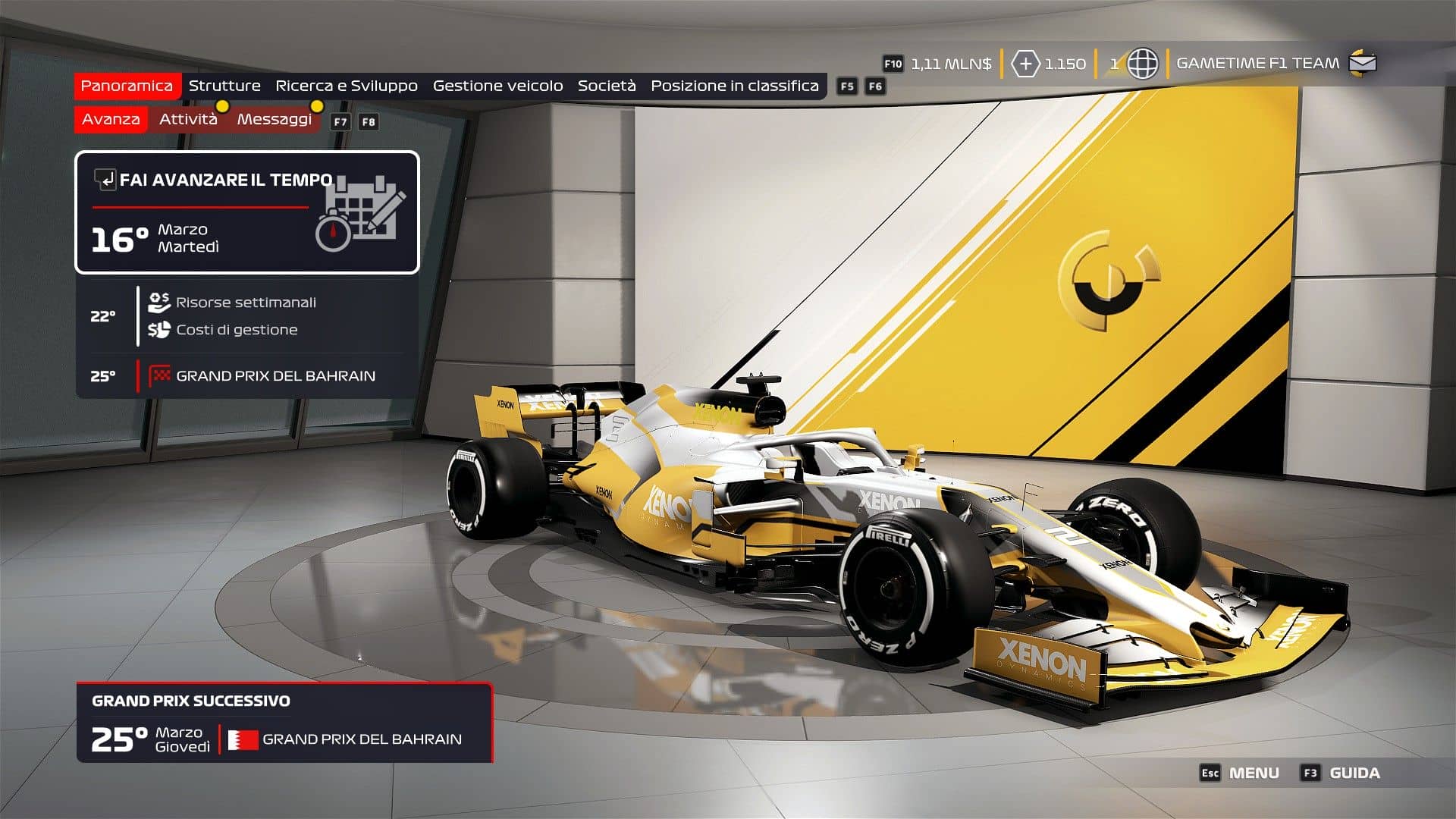Open the mail envelope icon
This screenshot has width=1456, height=819.
click(x=1363, y=63)
